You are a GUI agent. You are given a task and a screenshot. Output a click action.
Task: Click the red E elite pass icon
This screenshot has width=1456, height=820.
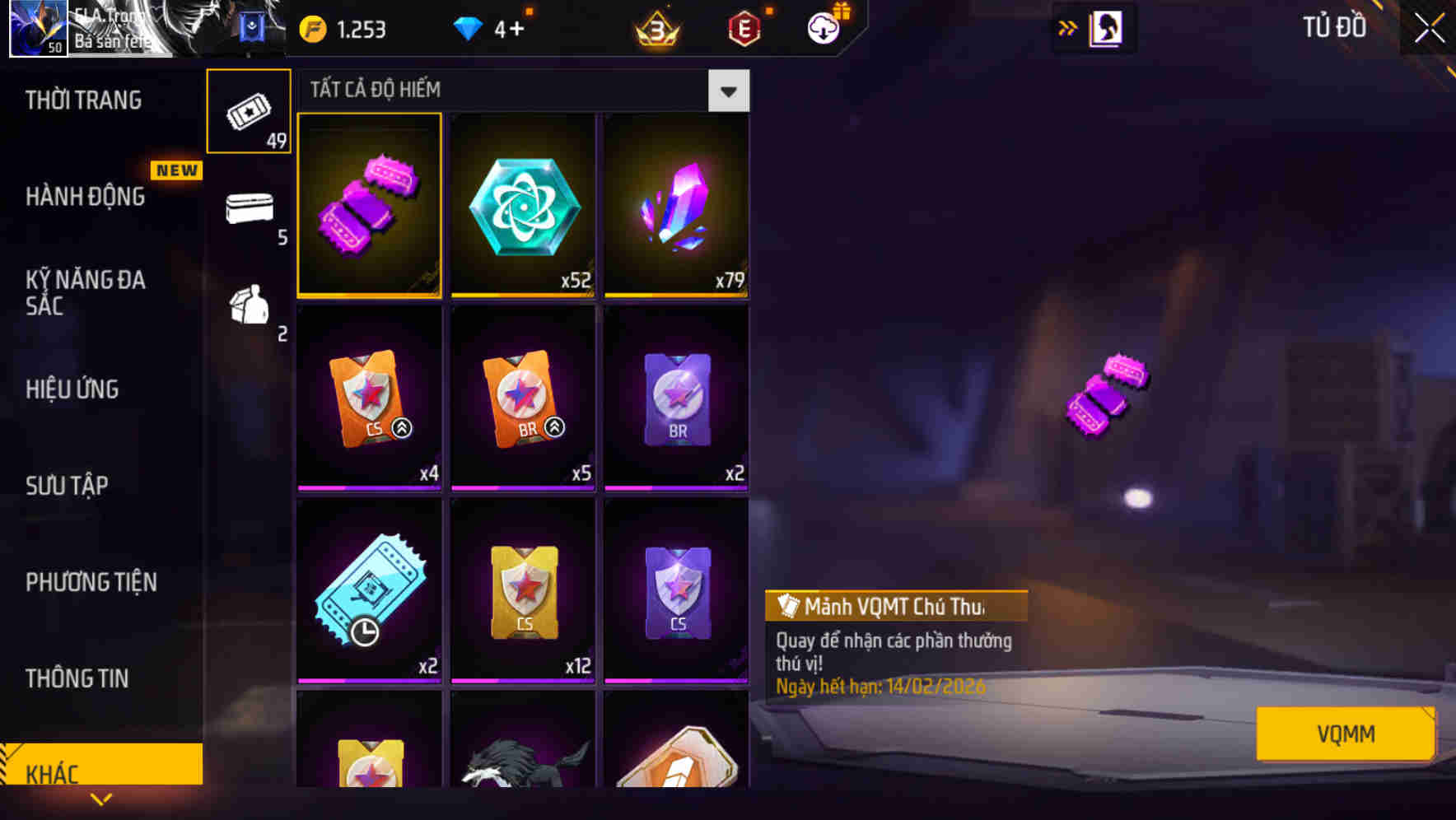pyautogui.click(x=744, y=28)
